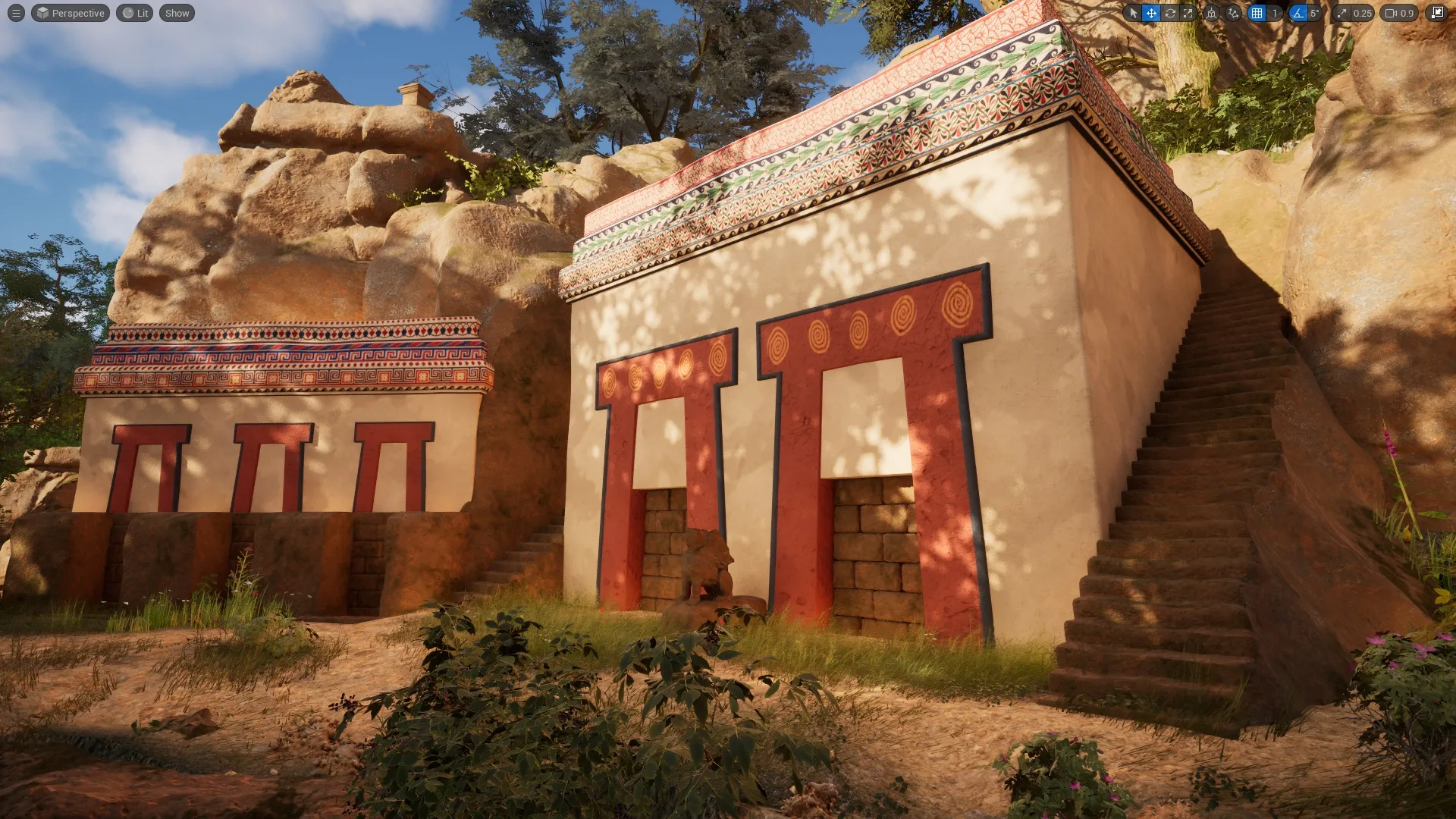Enable grid snapping
Viewport: 1456px width, 819px height.
coord(1257,13)
